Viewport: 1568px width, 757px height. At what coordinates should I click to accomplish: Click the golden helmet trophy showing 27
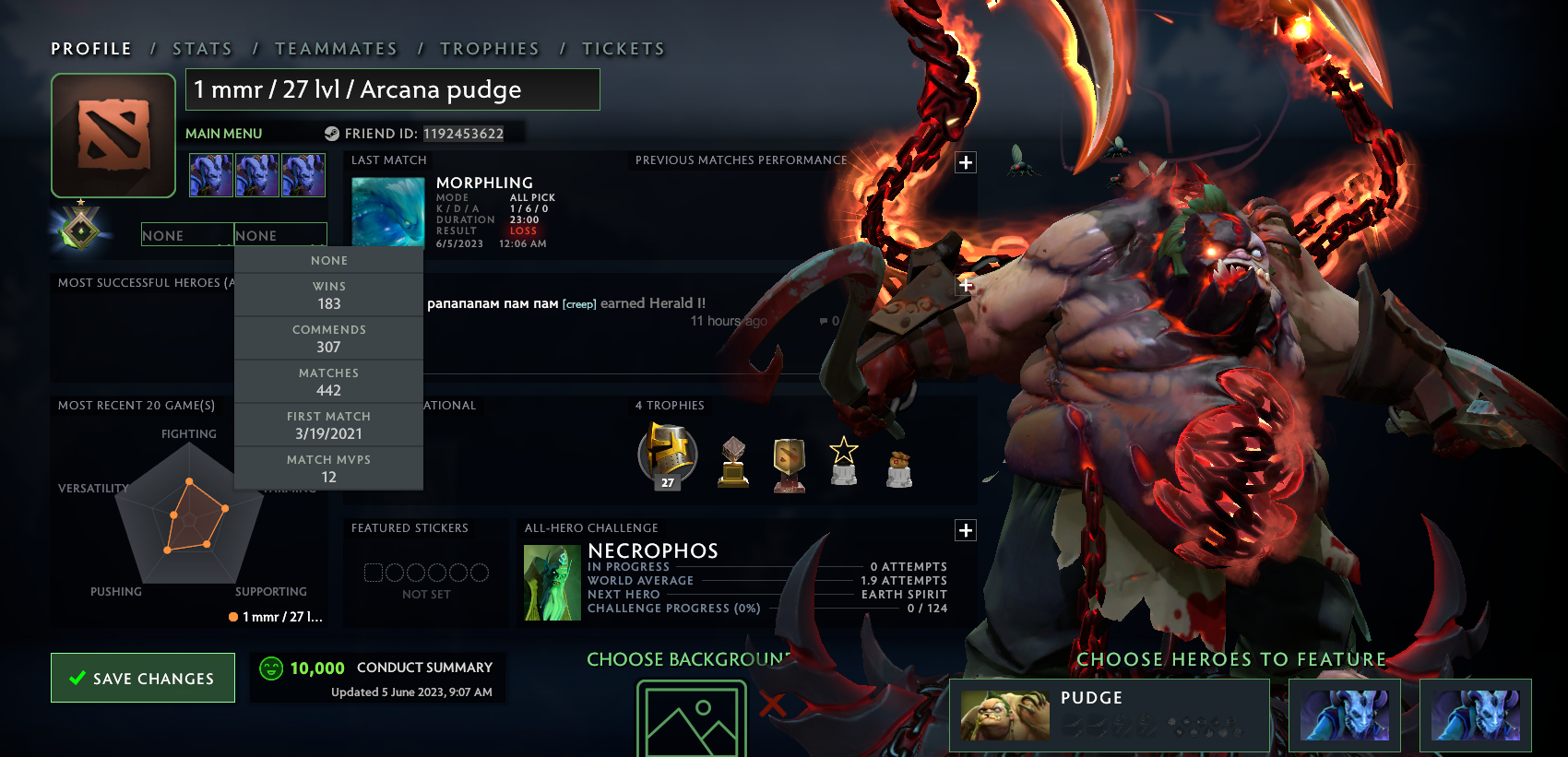666,454
